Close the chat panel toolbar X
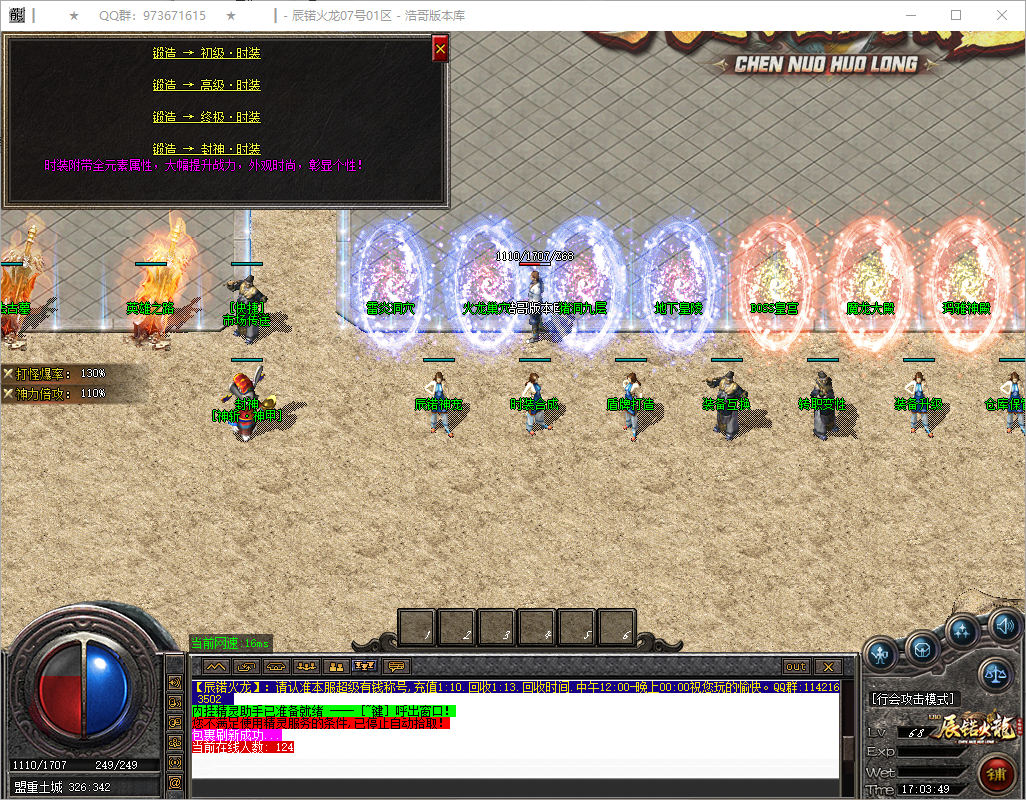1026x800 pixels. pyautogui.click(x=827, y=666)
